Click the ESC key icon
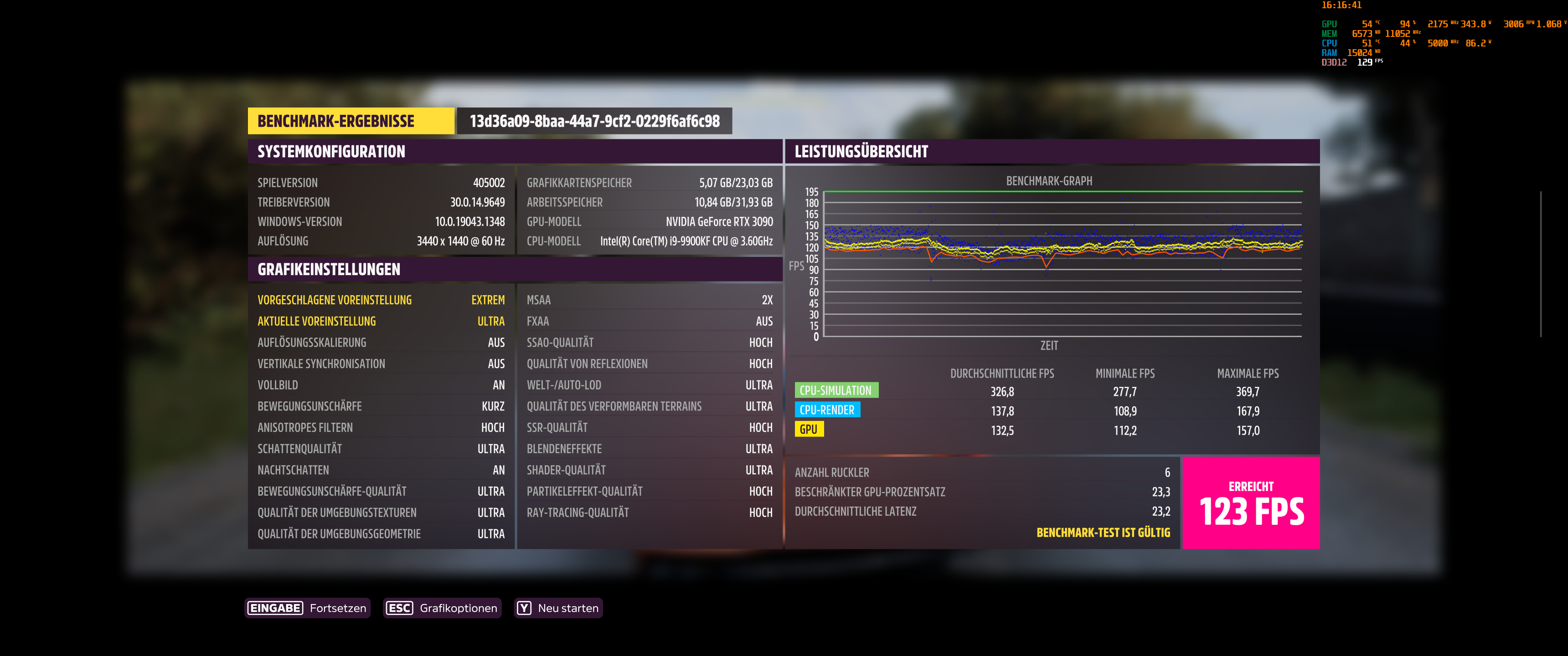This screenshot has width=1568, height=656. pyautogui.click(x=400, y=607)
